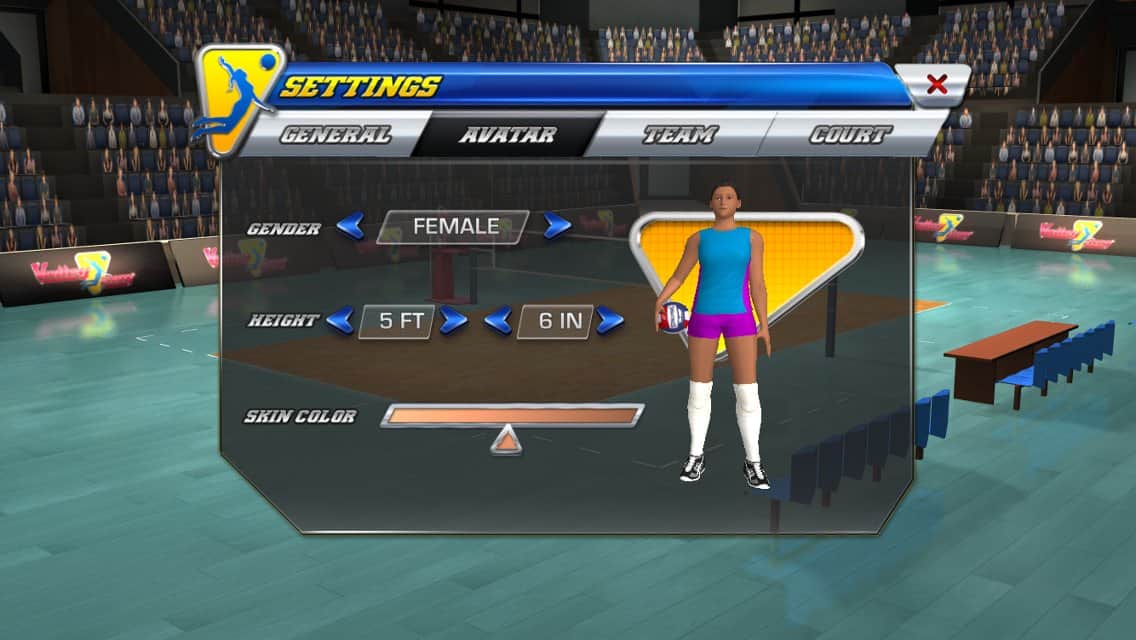Image resolution: width=1136 pixels, height=640 pixels.
Task: Click the left arrow beside Gender
Action: [x=350, y=227]
